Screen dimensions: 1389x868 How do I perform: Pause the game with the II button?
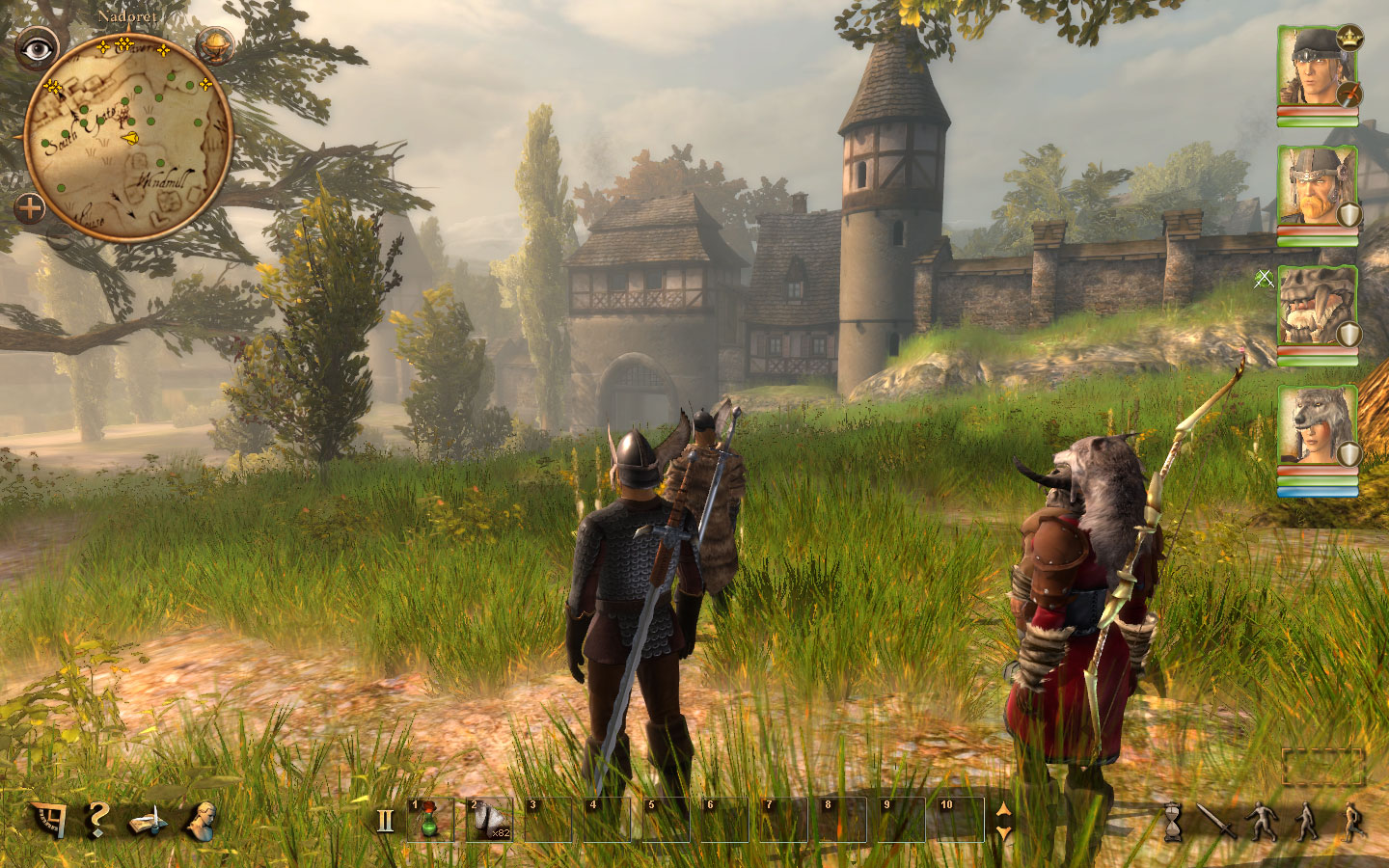[386, 821]
